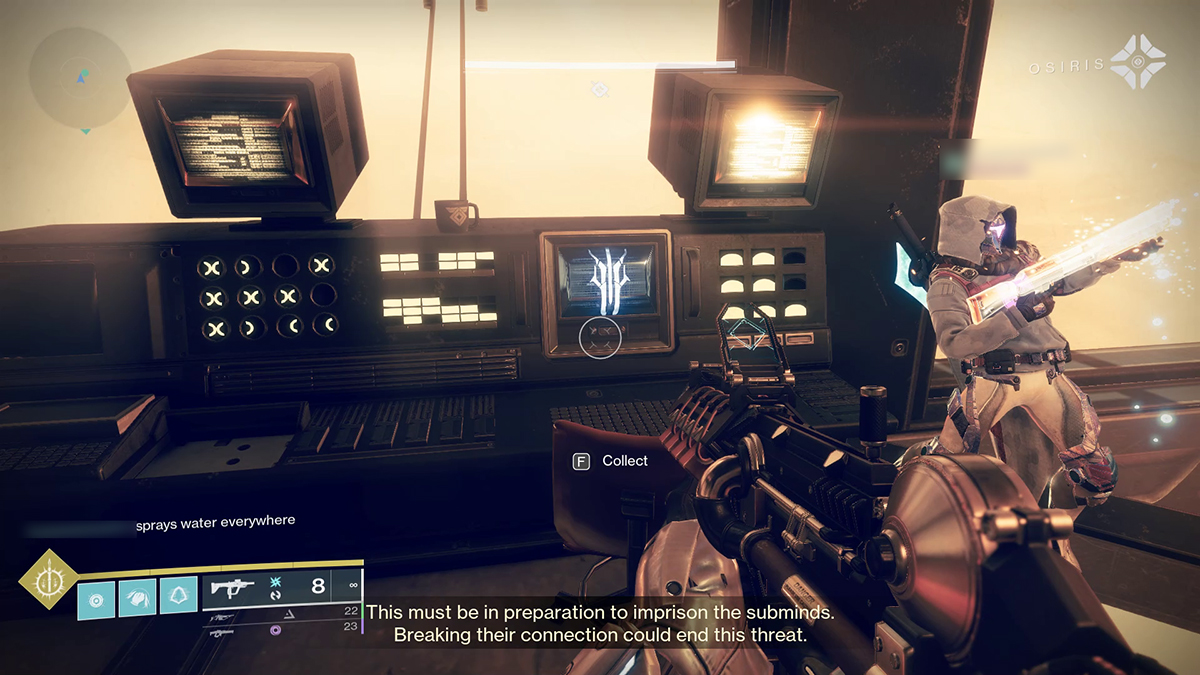
Task: Activate the class ability icon
Action: click(x=178, y=598)
